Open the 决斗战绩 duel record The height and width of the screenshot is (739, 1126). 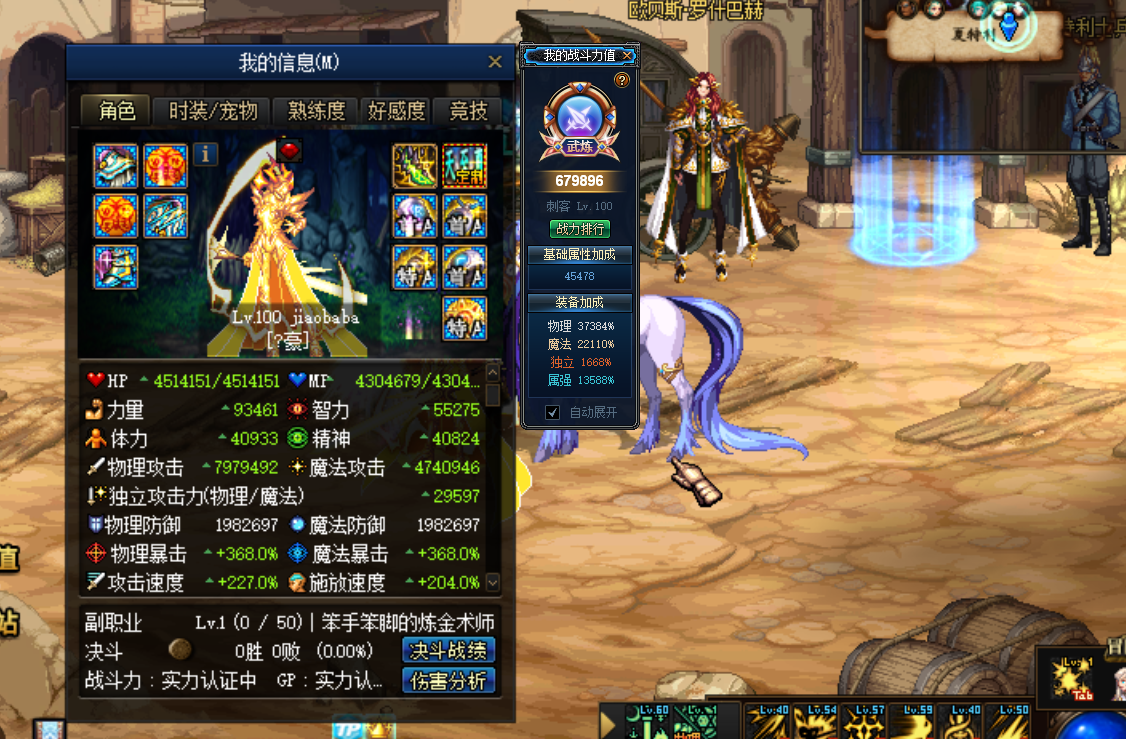pyautogui.click(x=448, y=650)
